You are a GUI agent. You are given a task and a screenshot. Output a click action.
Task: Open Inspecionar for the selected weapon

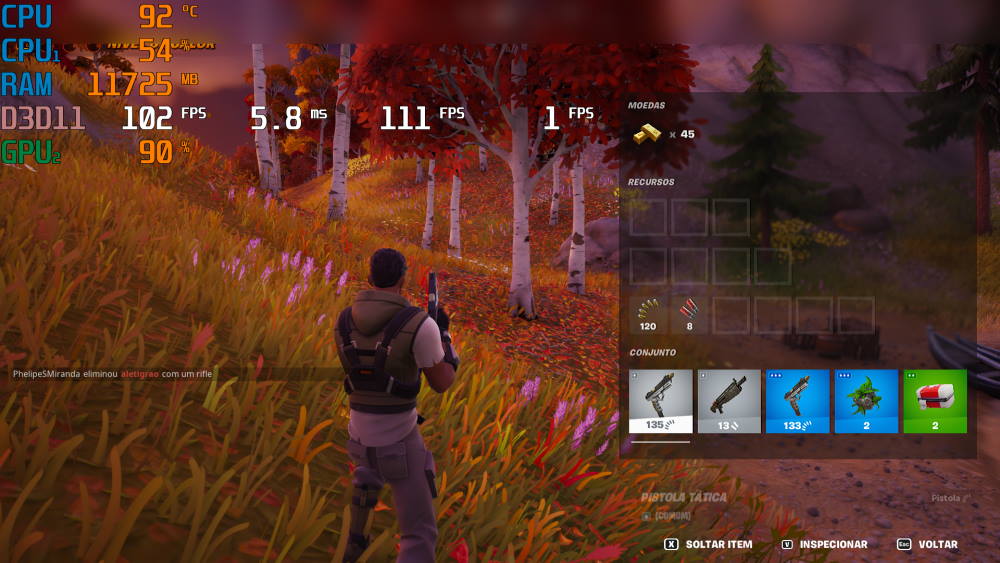click(x=824, y=544)
